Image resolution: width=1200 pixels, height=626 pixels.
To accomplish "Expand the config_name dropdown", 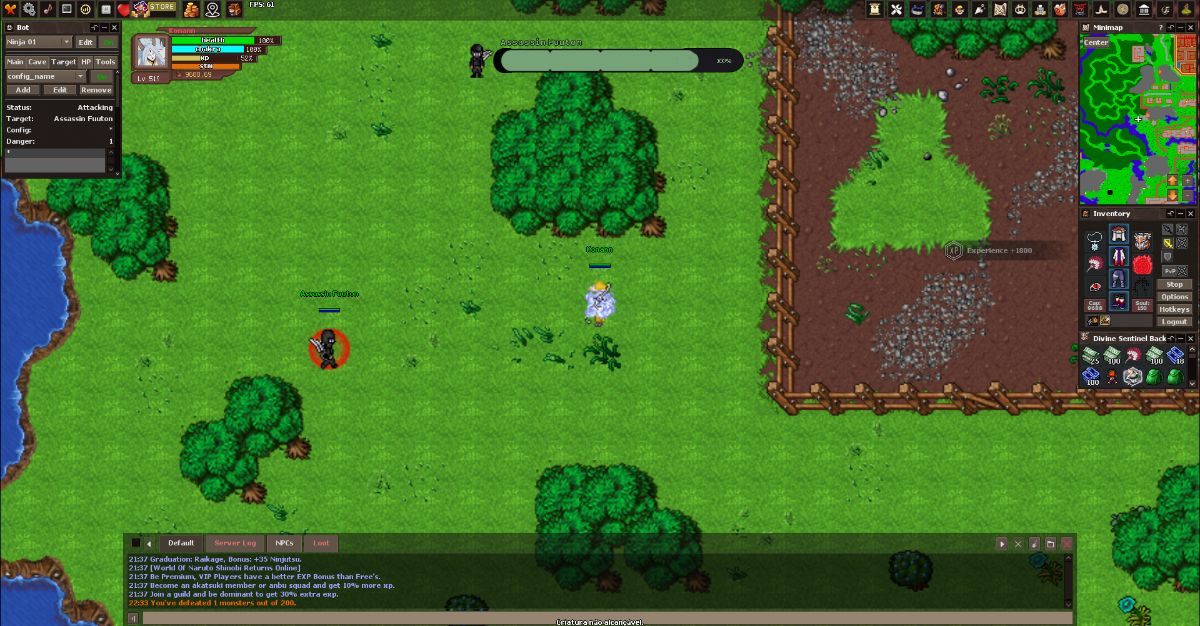I will [x=46, y=76].
